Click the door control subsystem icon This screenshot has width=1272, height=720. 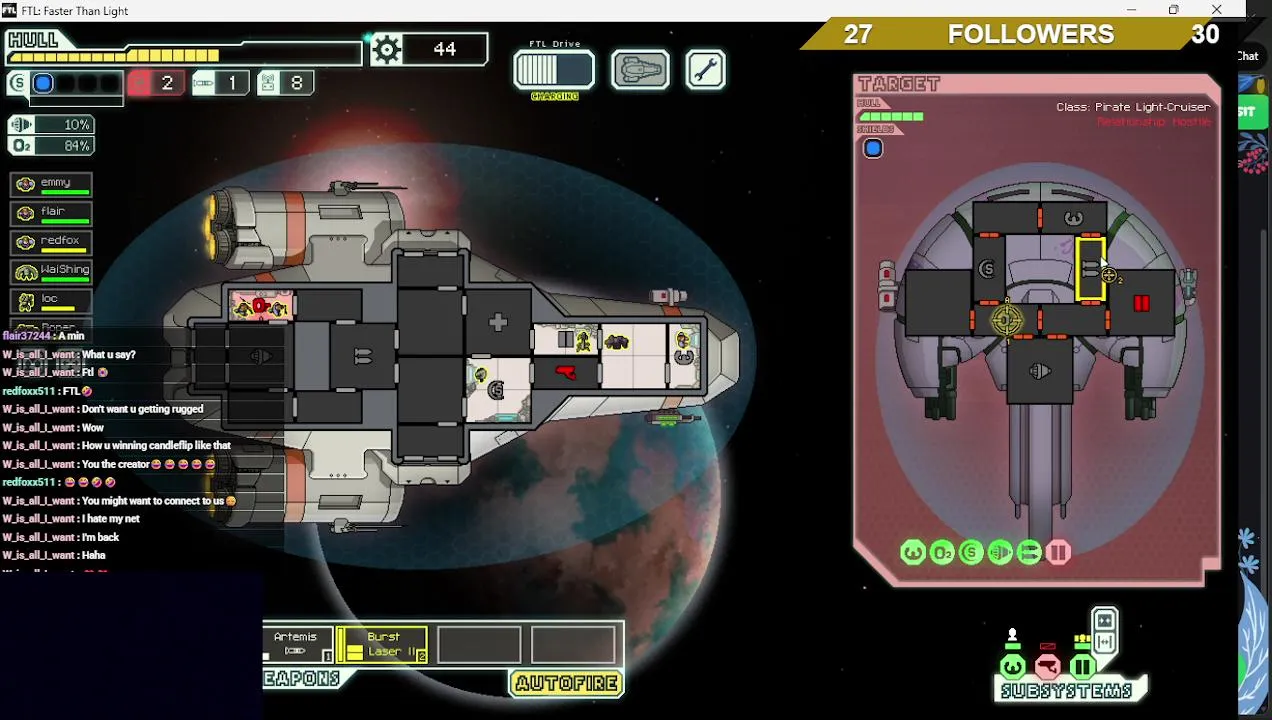pyautogui.click(x=1082, y=666)
